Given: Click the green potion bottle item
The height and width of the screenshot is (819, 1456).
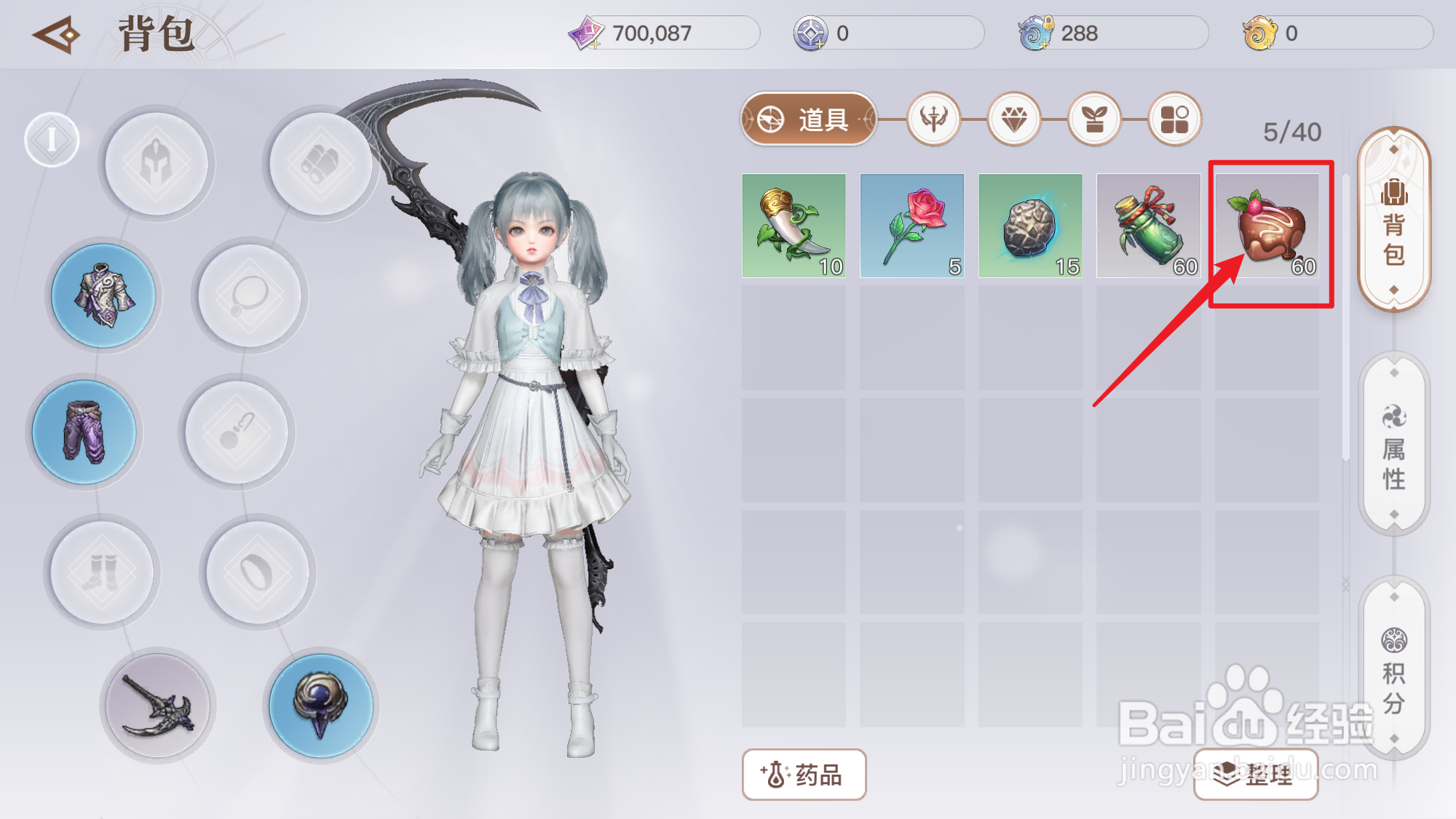Looking at the screenshot, I should tap(1148, 226).
